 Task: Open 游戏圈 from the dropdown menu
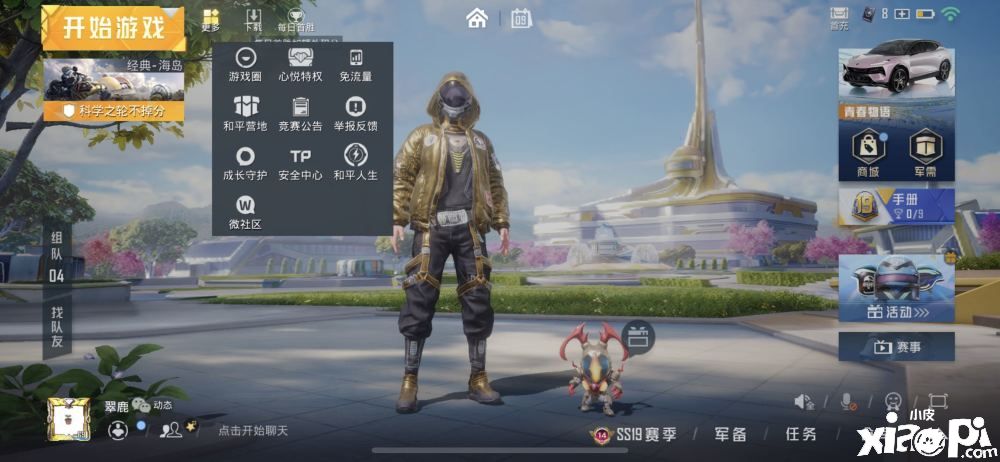tap(245, 65)
